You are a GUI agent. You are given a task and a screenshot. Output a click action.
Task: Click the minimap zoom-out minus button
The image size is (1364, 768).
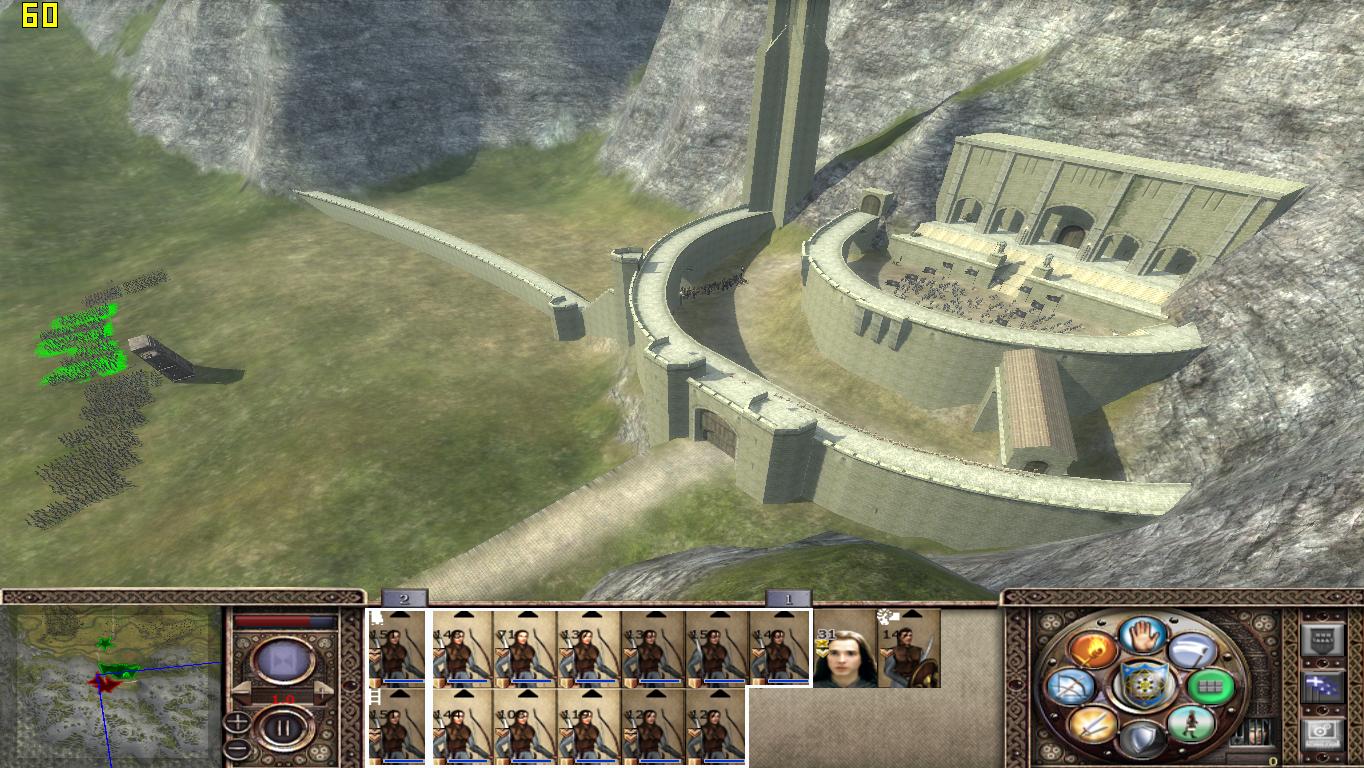click(x=237, y=747)
